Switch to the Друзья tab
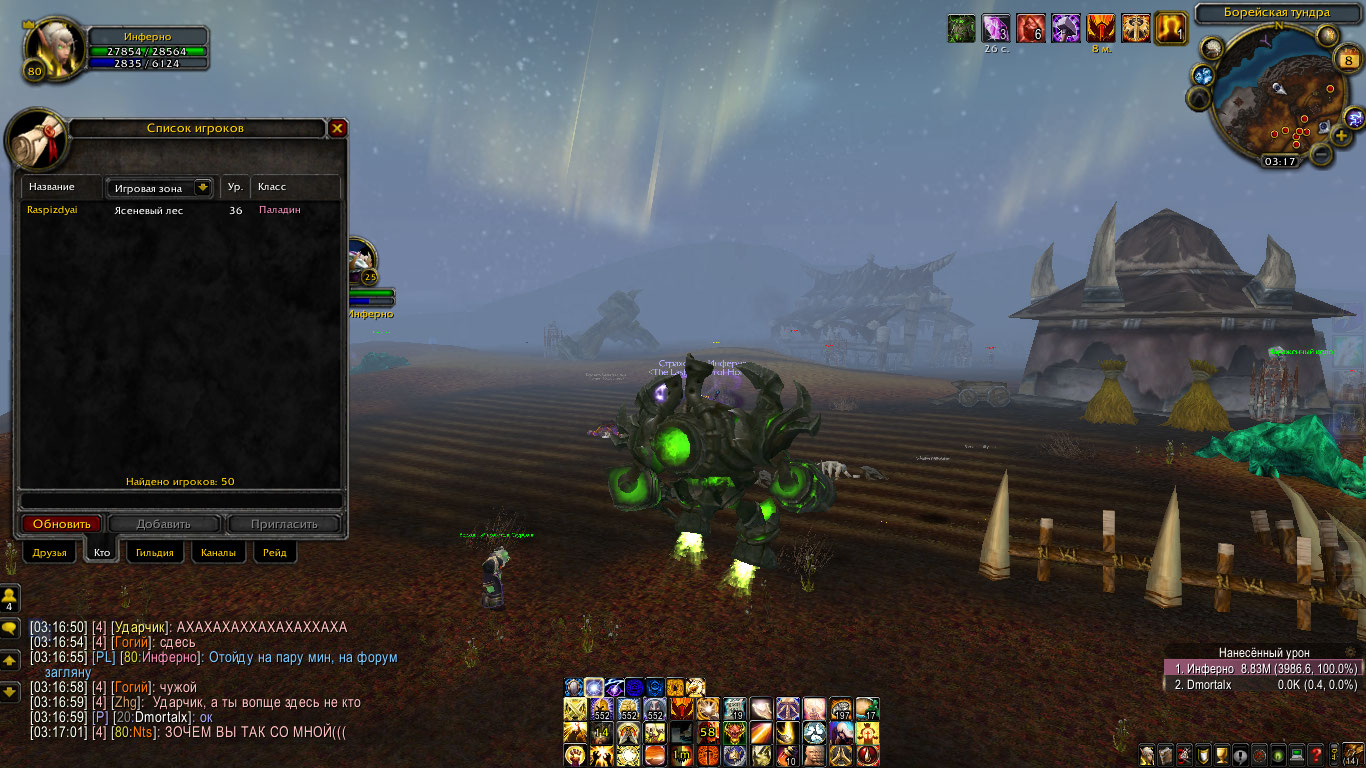 (x=49, y=552)
